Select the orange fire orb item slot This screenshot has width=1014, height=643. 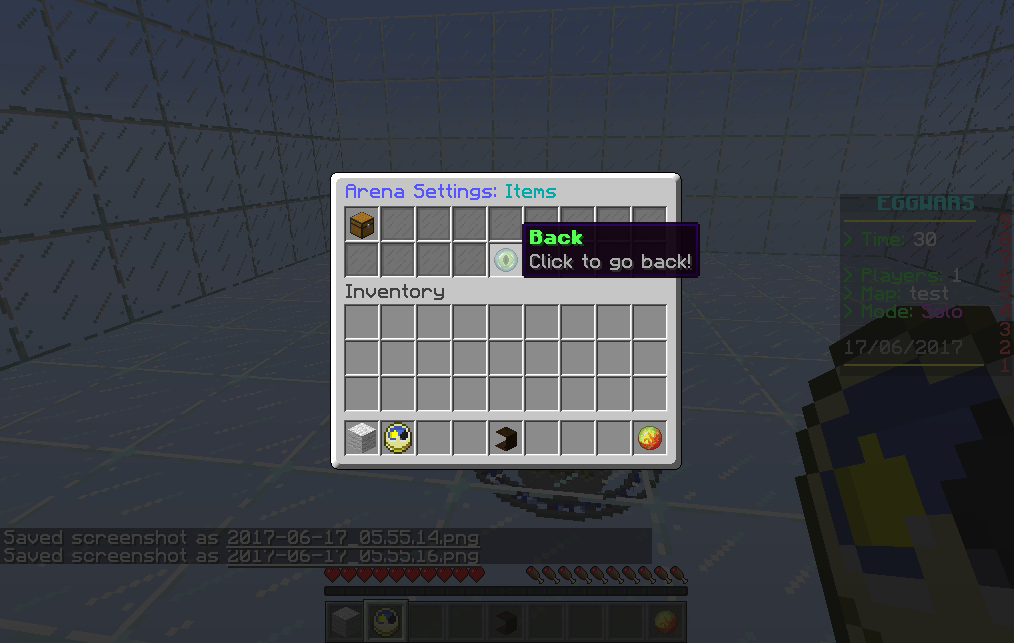pos(650,437)
